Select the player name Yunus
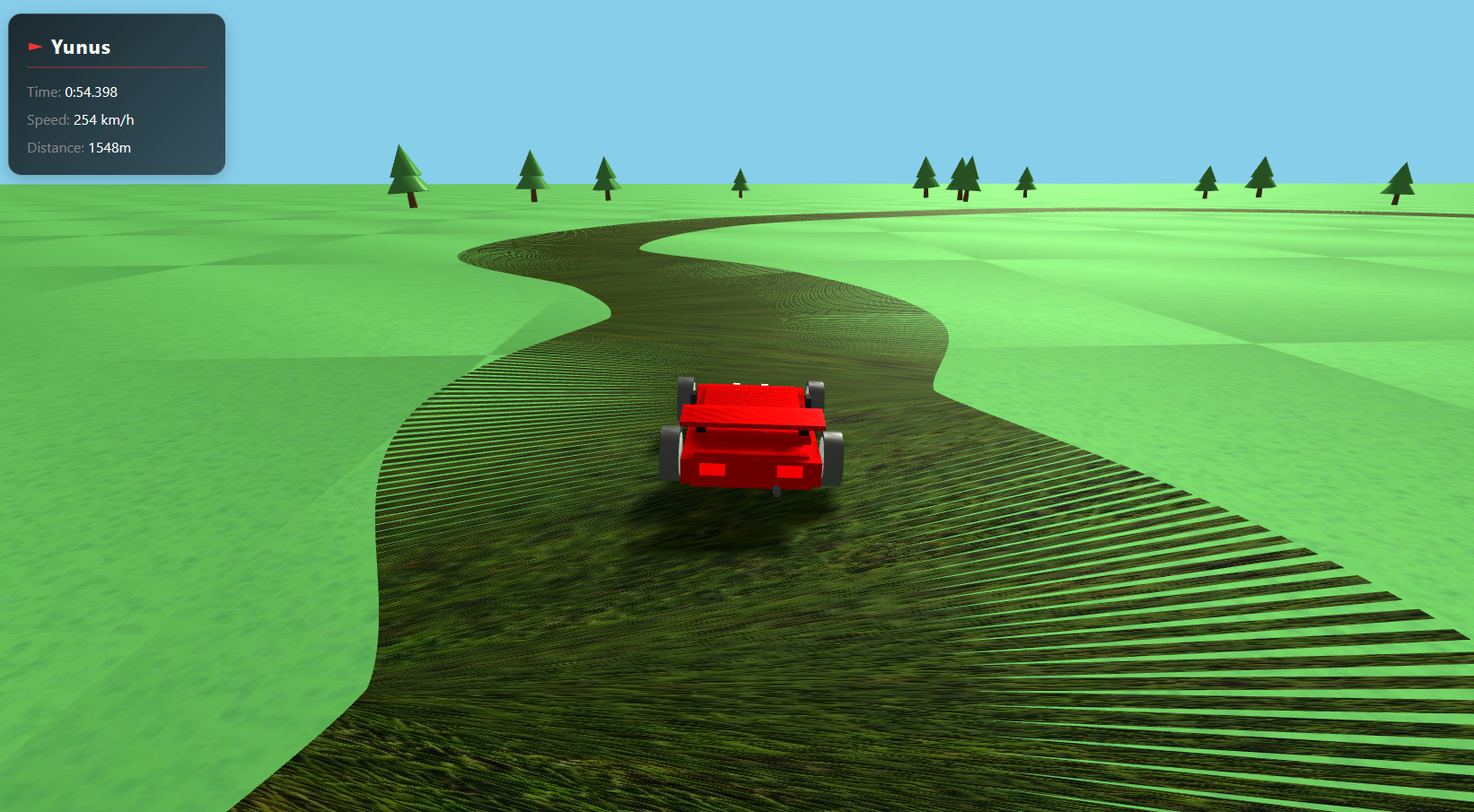 (82, 47)
